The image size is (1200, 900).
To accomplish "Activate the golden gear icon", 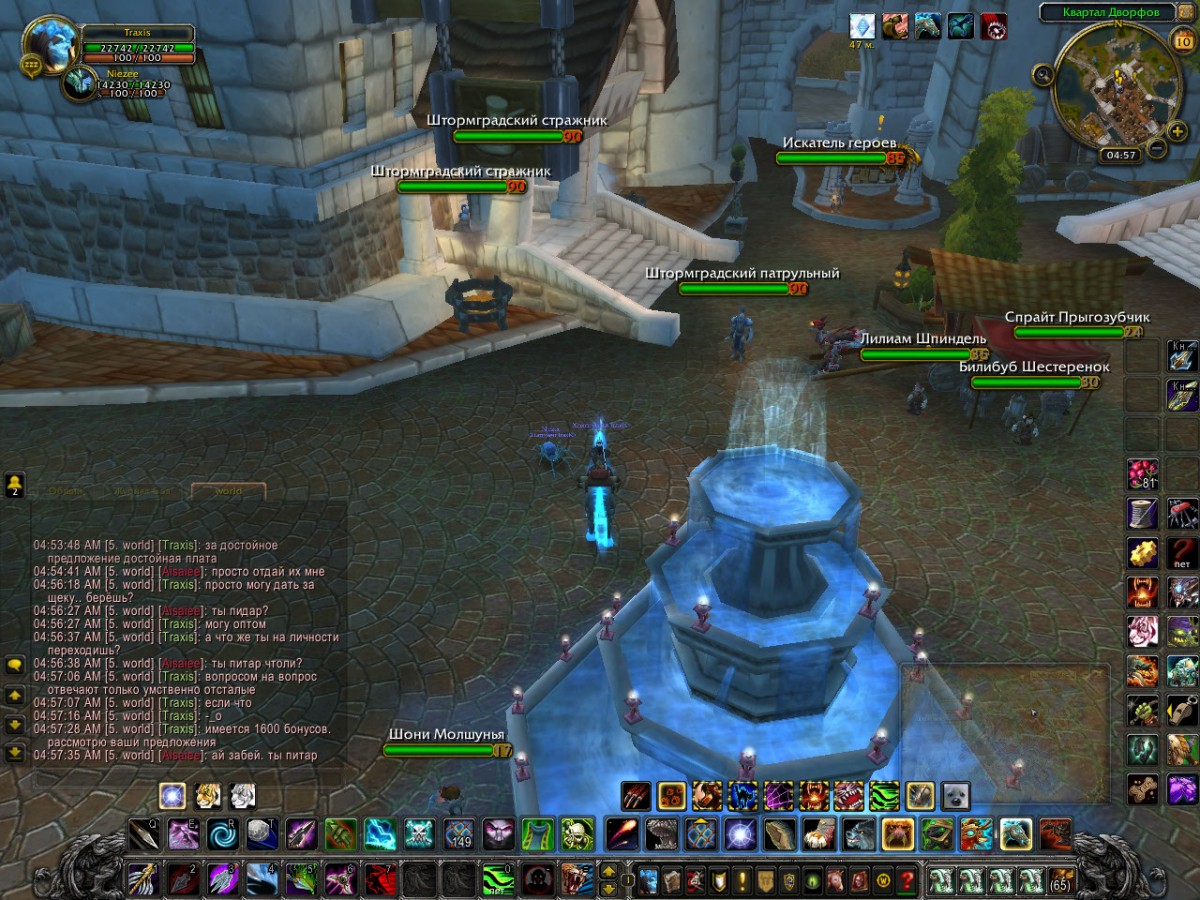I will [x=1142, y=552].
